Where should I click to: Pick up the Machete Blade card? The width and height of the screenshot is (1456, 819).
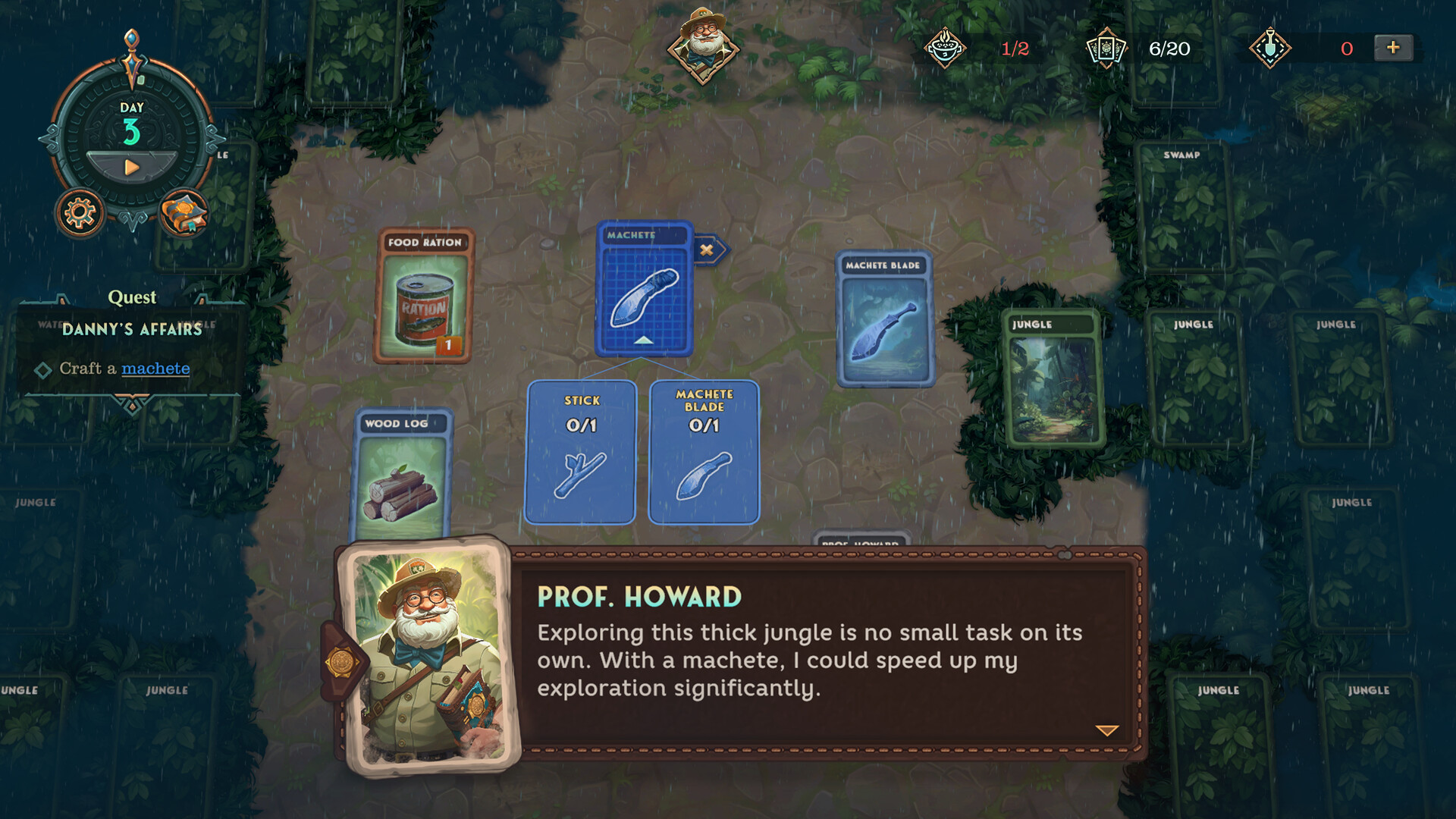(886, 322)
